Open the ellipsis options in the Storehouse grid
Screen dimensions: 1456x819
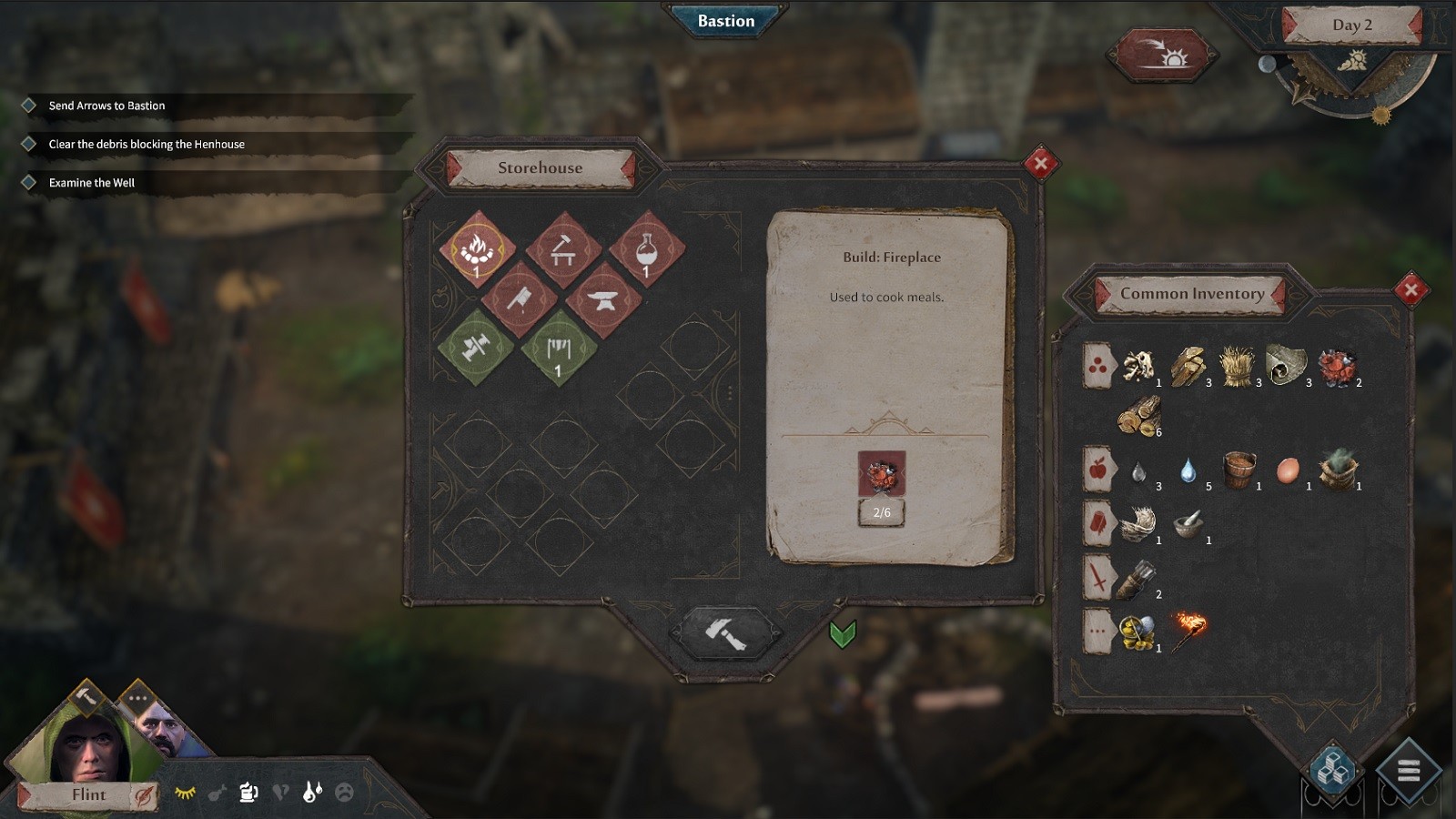728,392
